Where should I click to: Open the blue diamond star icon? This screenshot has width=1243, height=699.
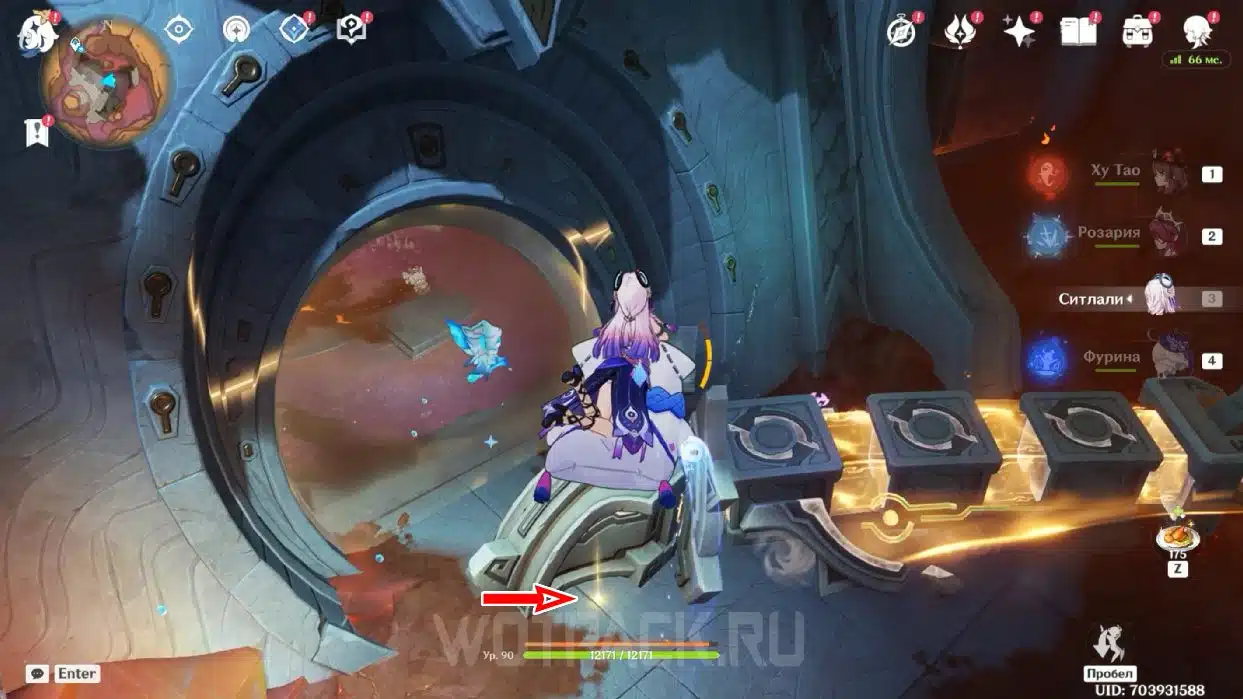295,29
